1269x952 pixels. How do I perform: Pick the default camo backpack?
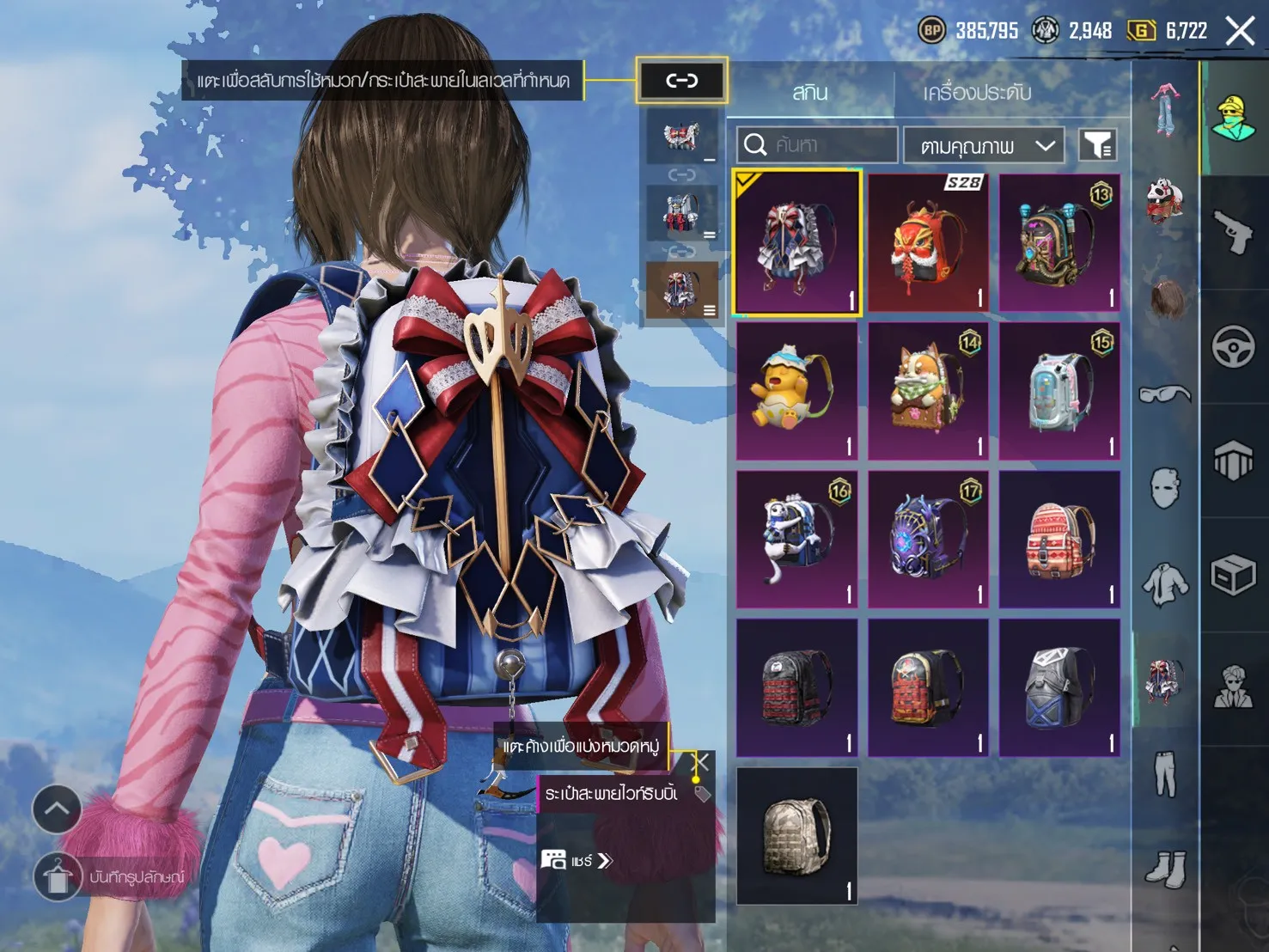(796, 836)
